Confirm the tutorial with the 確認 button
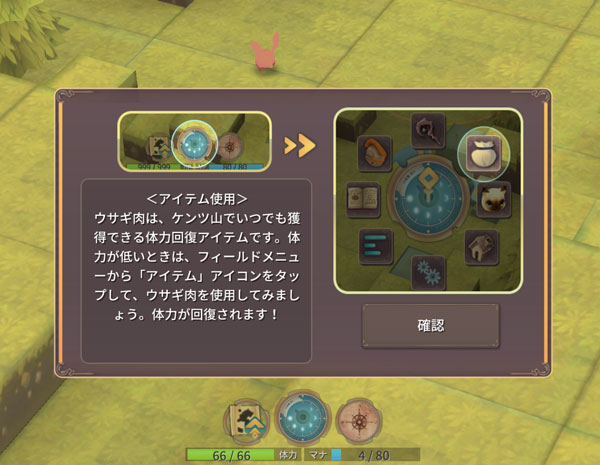The image size is (600, 465). (x=430, y=326)
